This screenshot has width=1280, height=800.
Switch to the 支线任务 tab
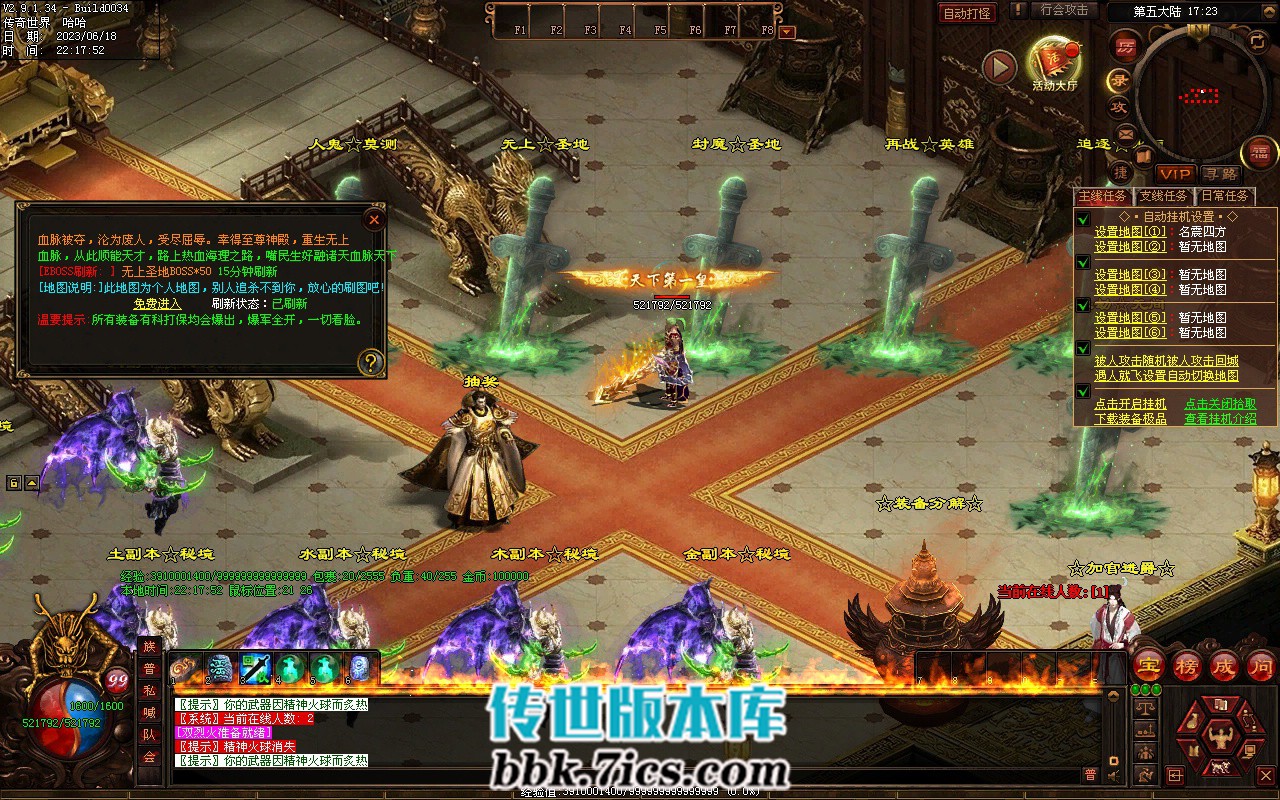coord(1163,197)
